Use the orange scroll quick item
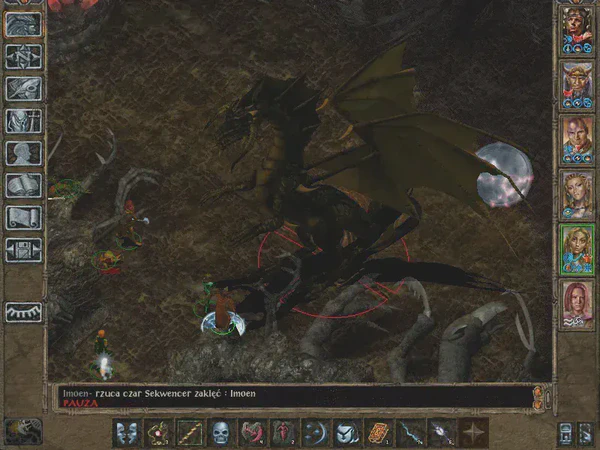Viewport: 600px width, 450px height. click(x=379, y=433)
